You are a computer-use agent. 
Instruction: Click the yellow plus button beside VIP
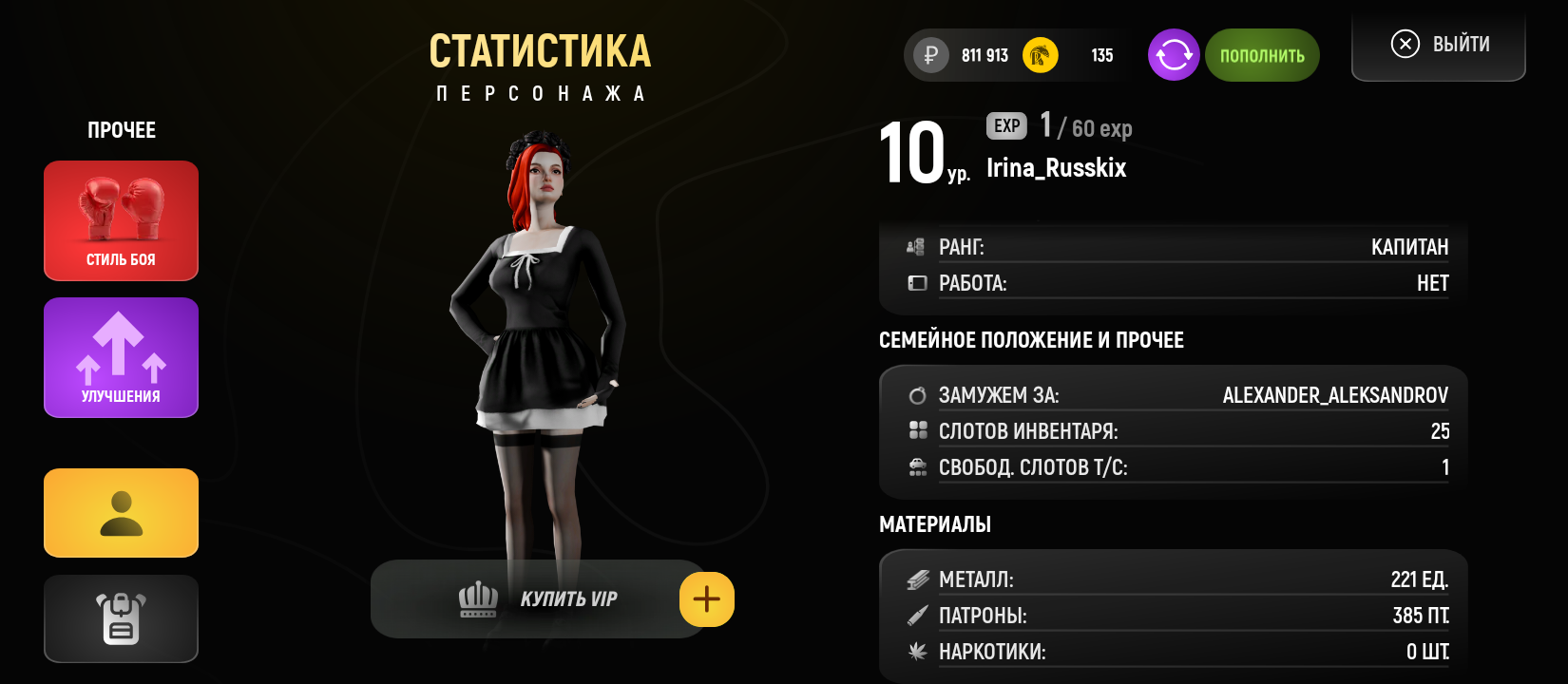707,599
